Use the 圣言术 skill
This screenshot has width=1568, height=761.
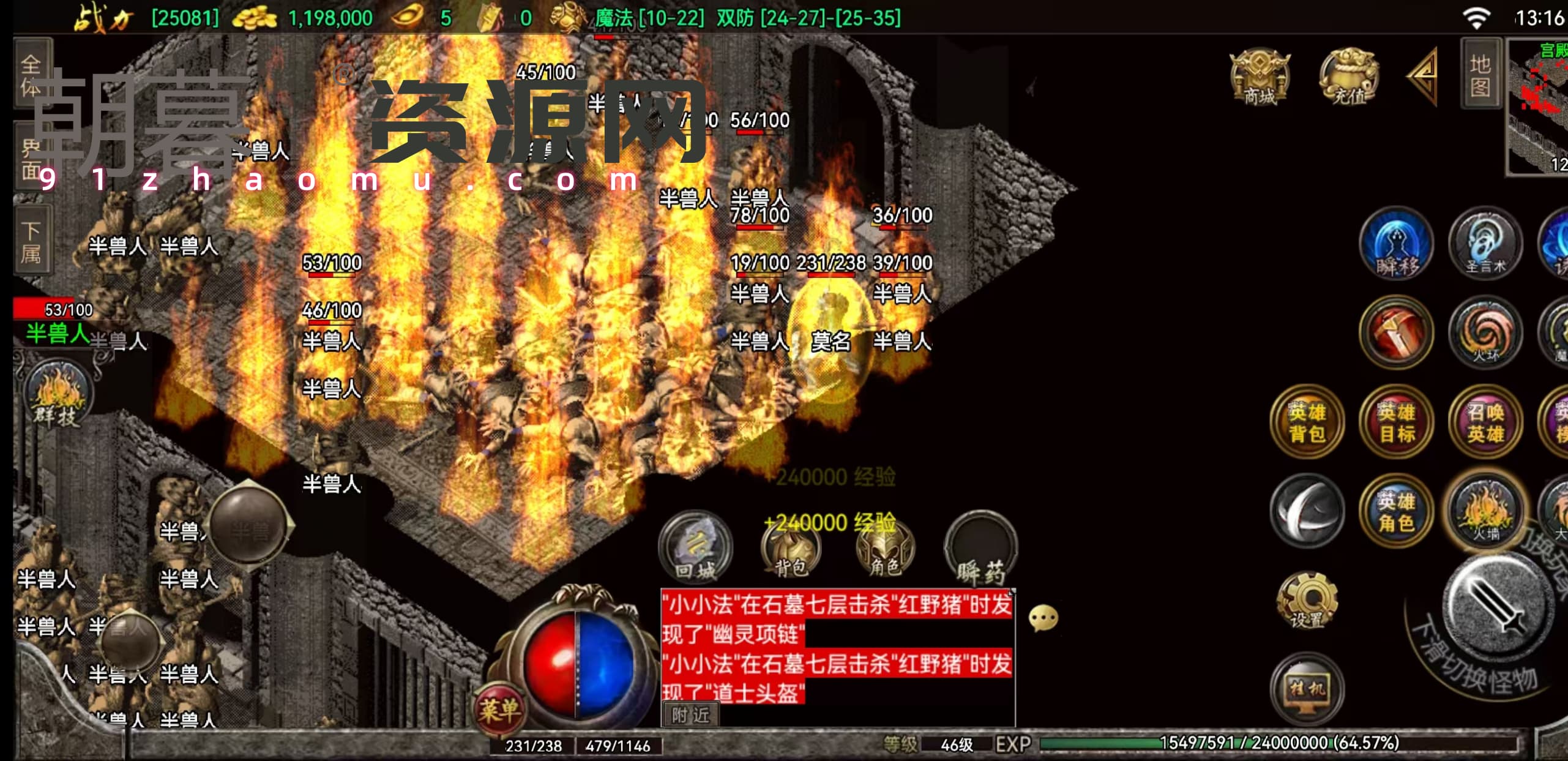1485,244
